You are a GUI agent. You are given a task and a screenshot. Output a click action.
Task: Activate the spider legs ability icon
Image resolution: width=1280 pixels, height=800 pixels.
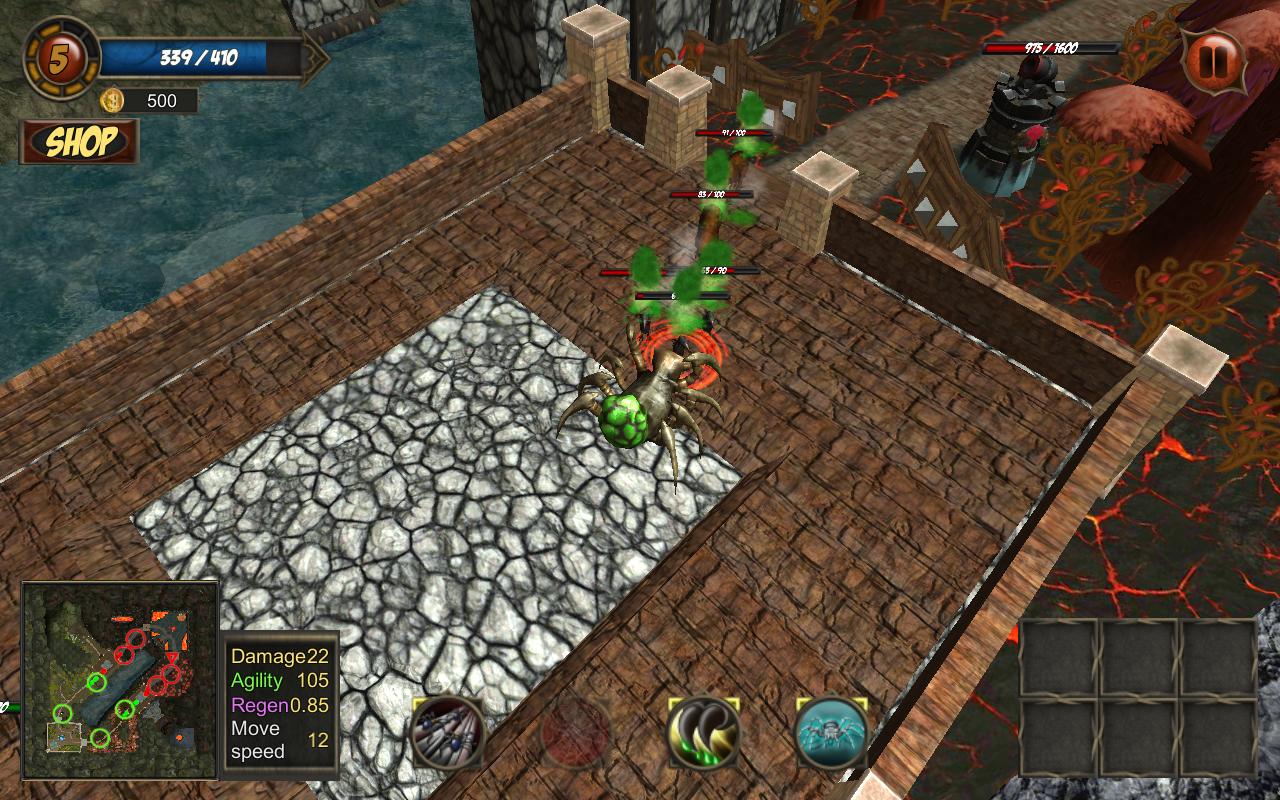tap(447, 733)
